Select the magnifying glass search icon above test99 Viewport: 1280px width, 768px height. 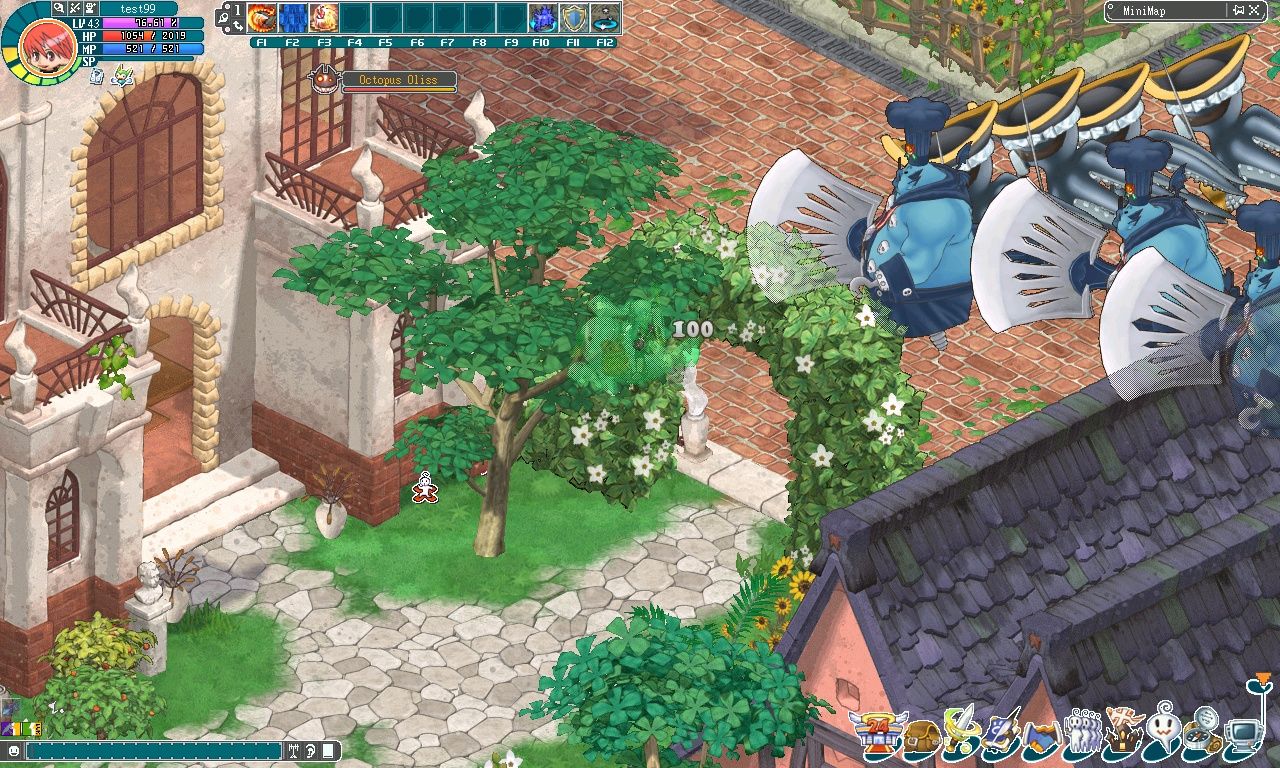(x=58, y=8)
